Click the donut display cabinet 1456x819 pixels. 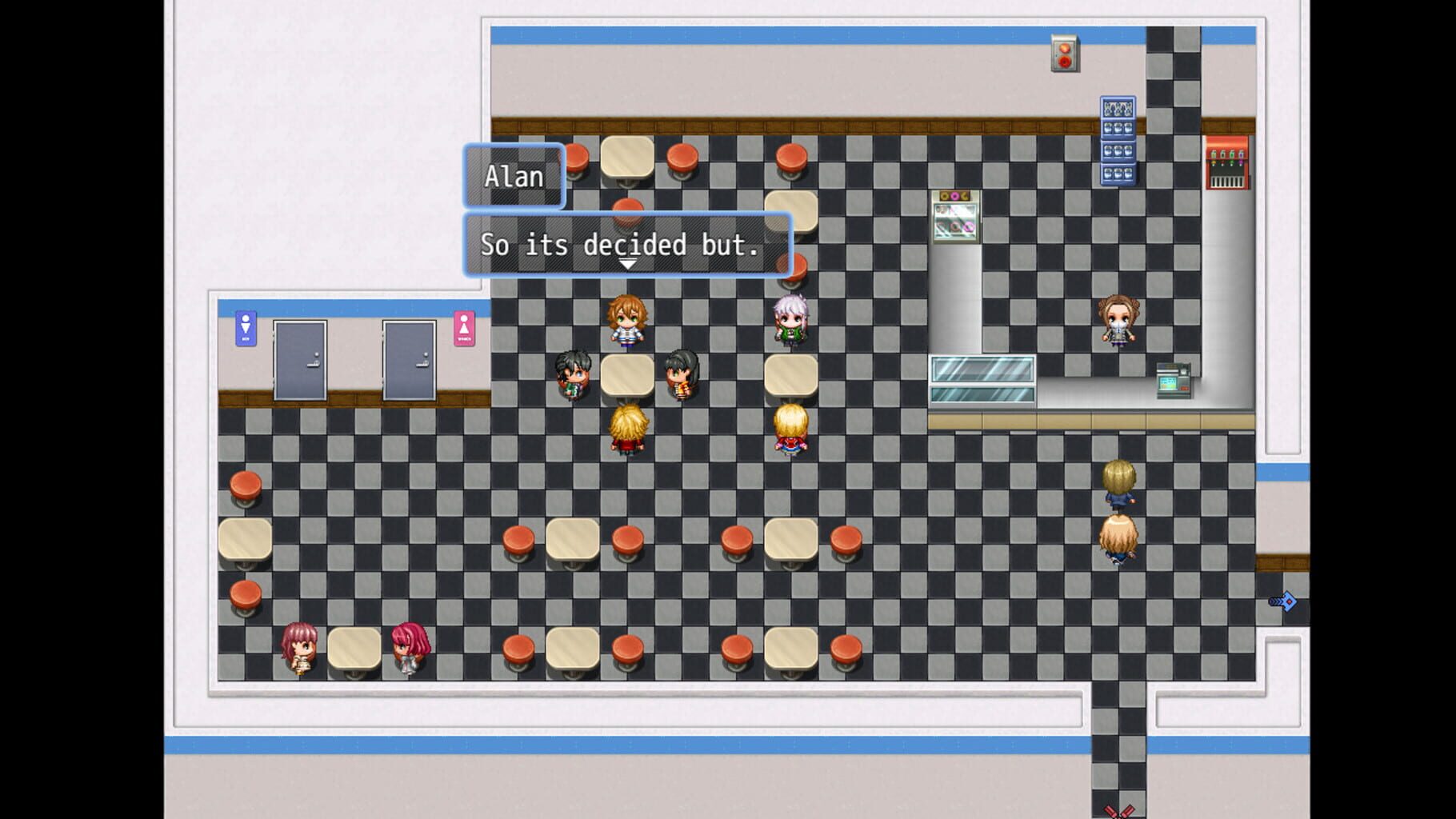(957, 217)
